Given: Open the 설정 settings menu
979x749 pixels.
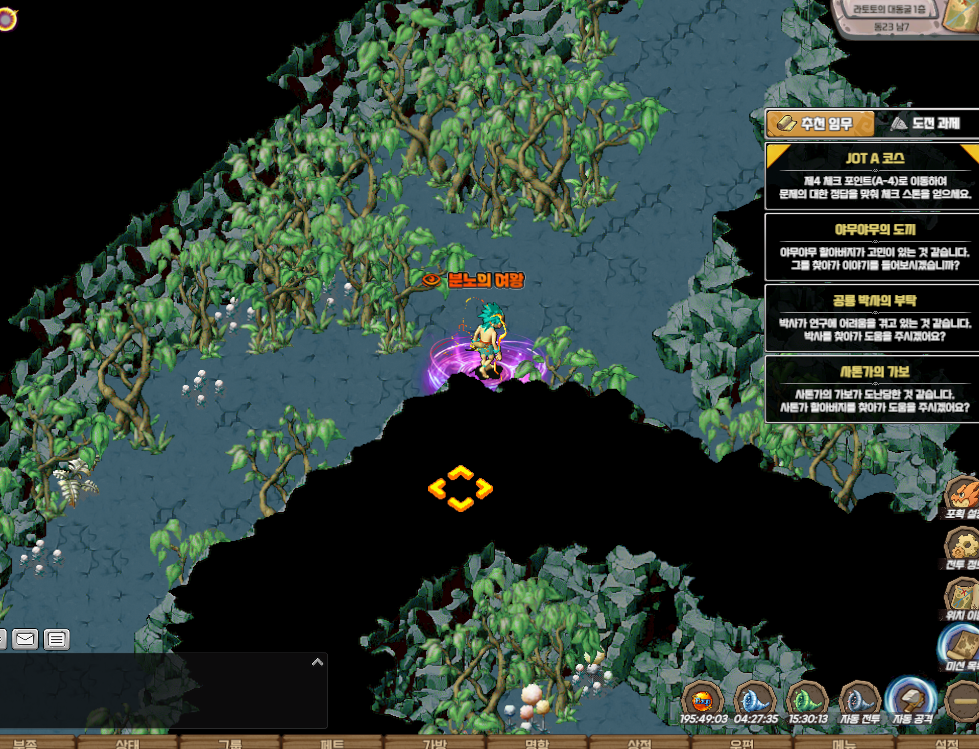Looking at the screenshot, I should pos(945,743).
